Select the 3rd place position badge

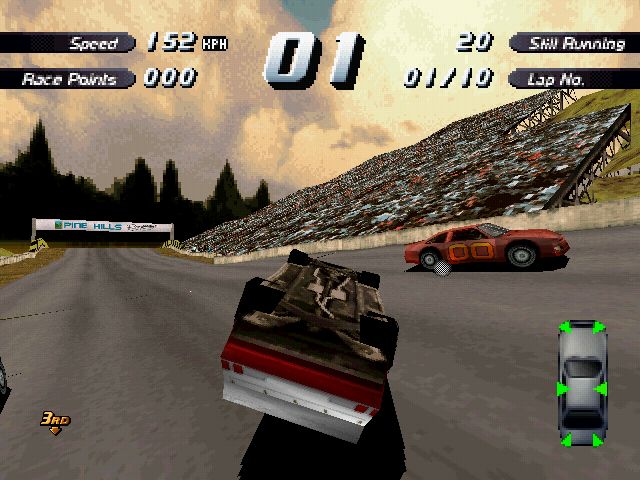[x=54, y=420]
